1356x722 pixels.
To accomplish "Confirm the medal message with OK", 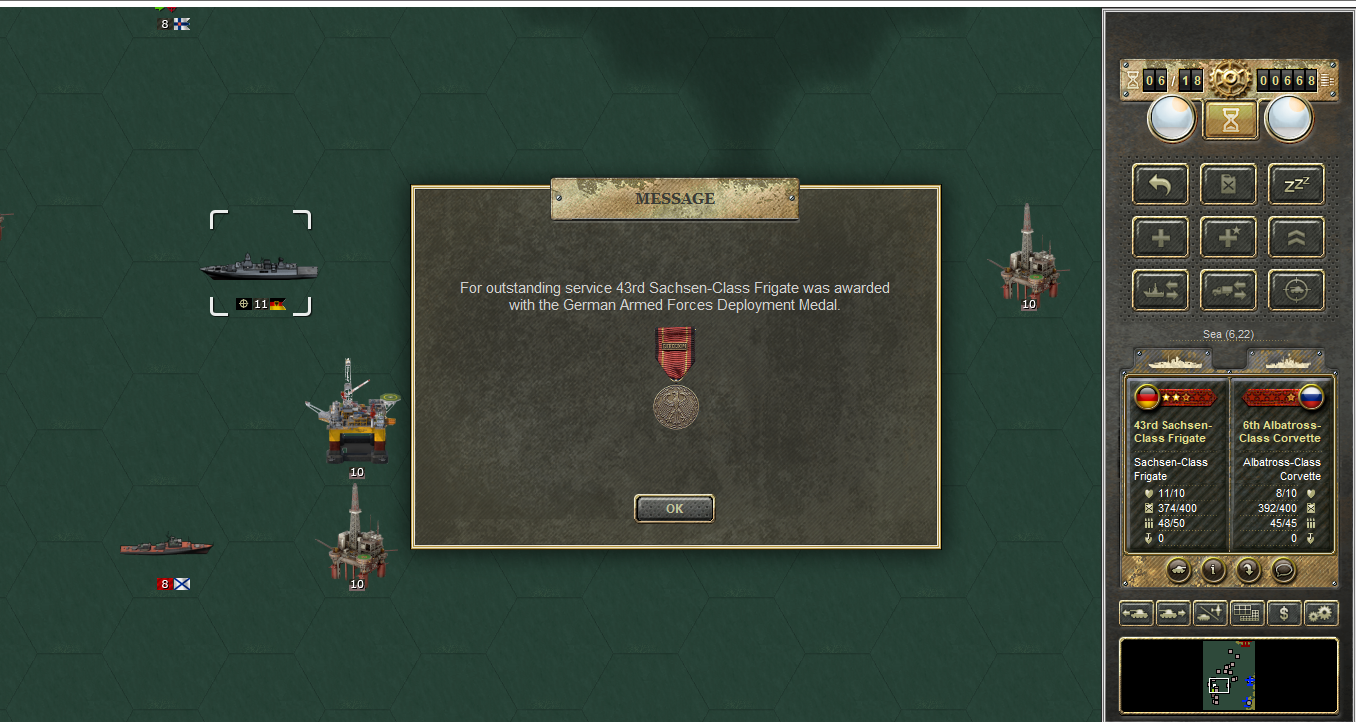I will tap(674, 508).
